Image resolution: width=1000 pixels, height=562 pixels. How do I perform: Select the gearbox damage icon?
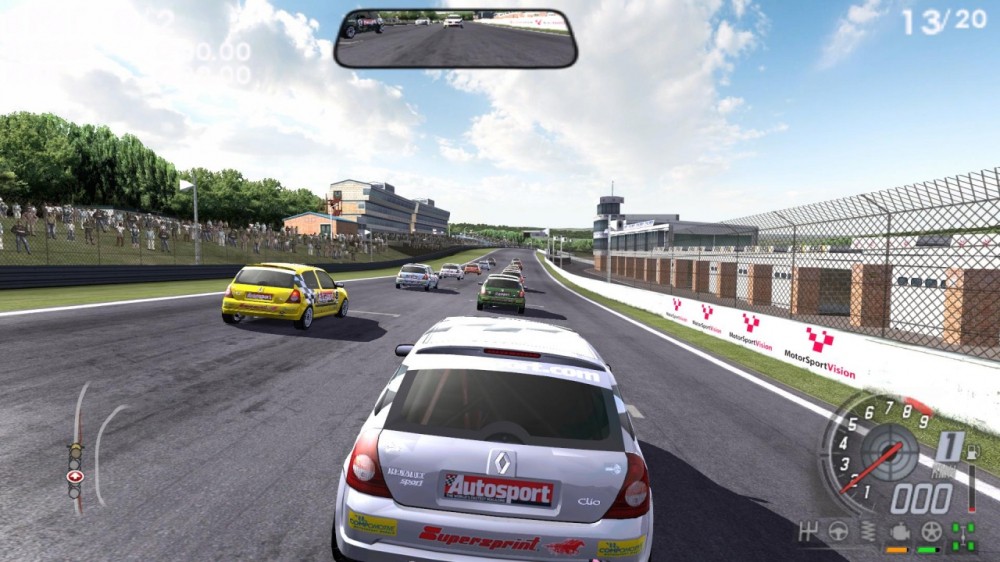(x=810, y=531)
